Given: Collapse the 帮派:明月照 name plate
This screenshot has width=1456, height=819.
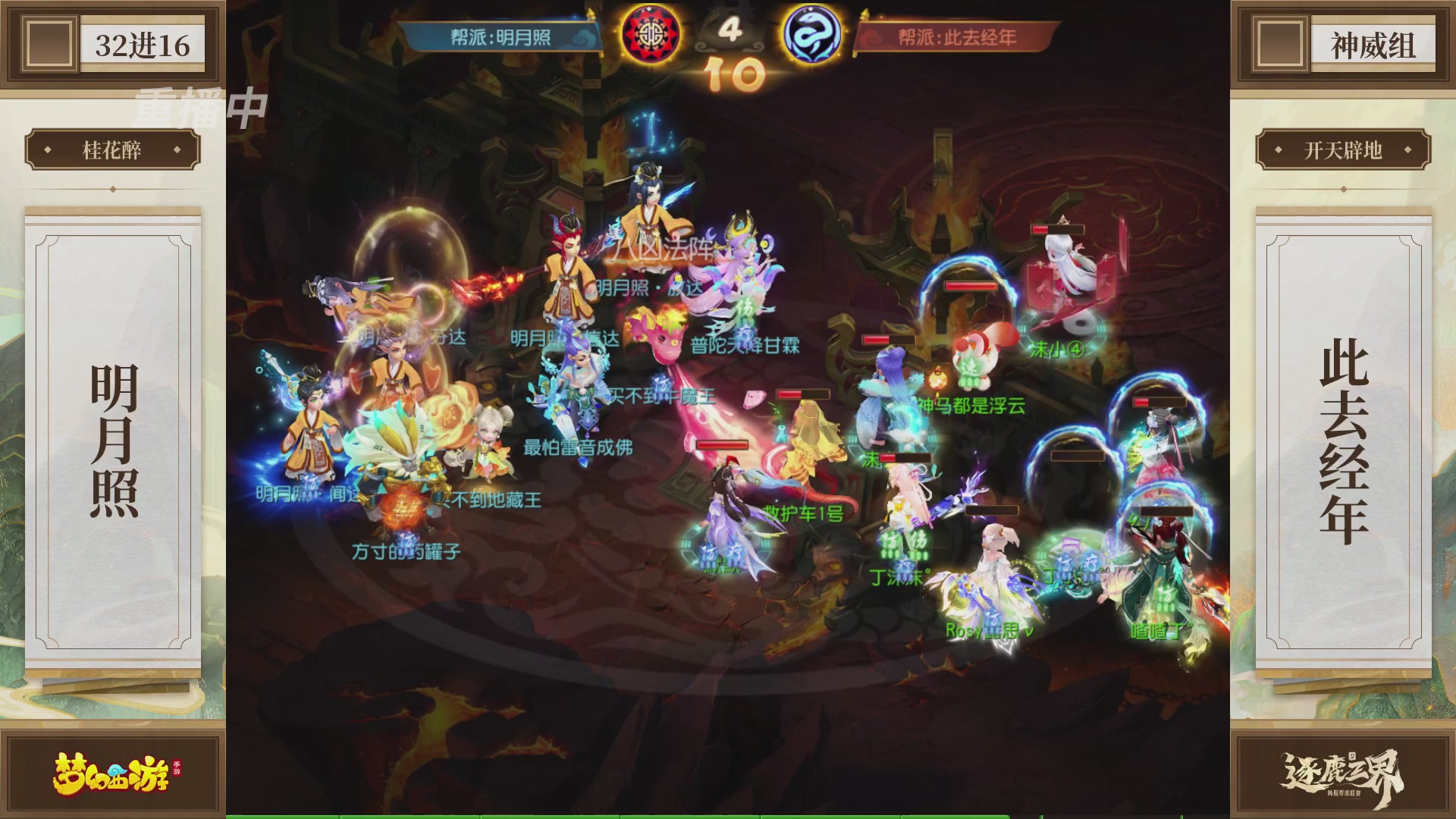Looking at the screenshot, I should [500, 34].
